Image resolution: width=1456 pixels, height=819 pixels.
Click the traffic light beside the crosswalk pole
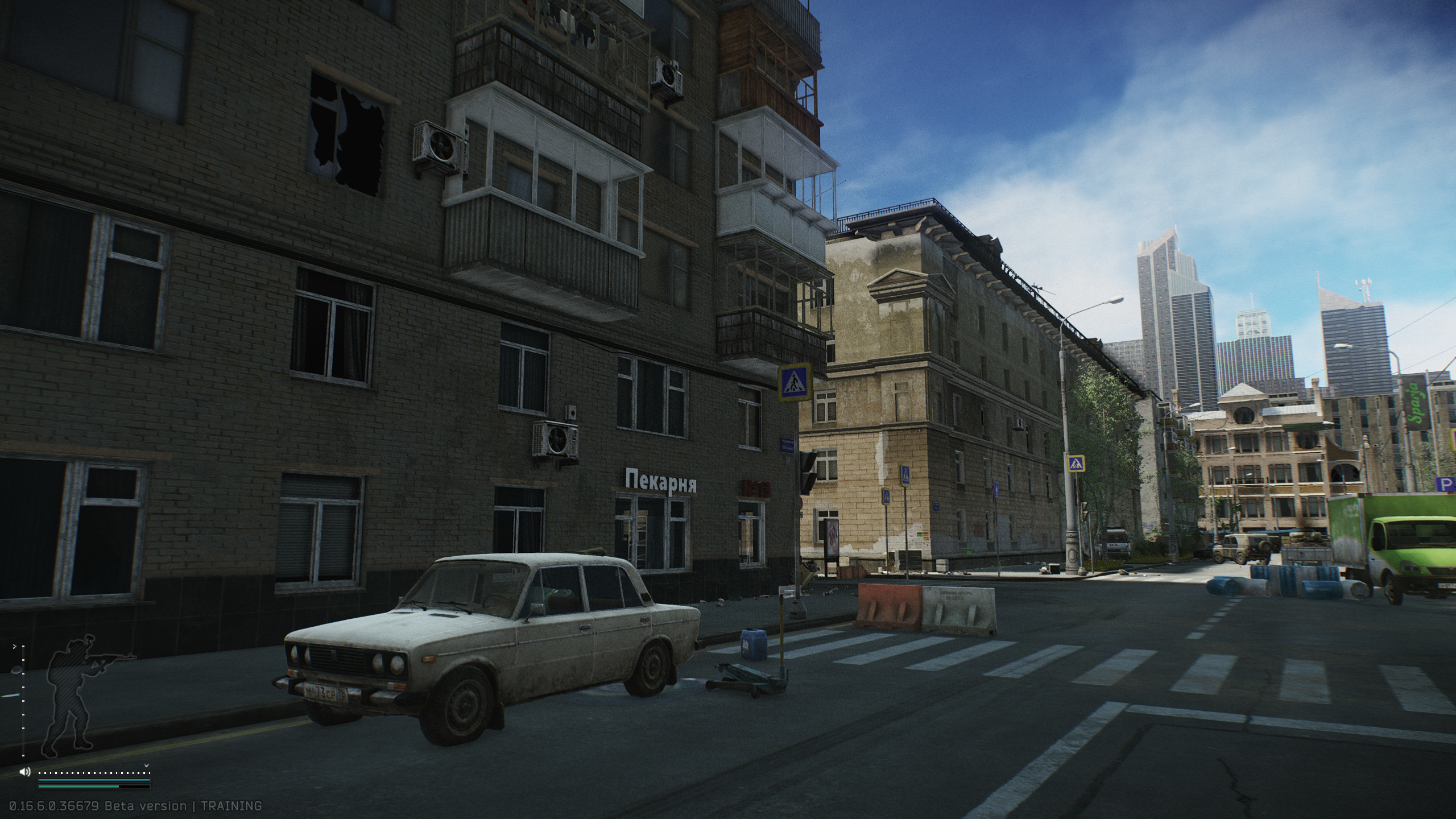tap(806, 473)
